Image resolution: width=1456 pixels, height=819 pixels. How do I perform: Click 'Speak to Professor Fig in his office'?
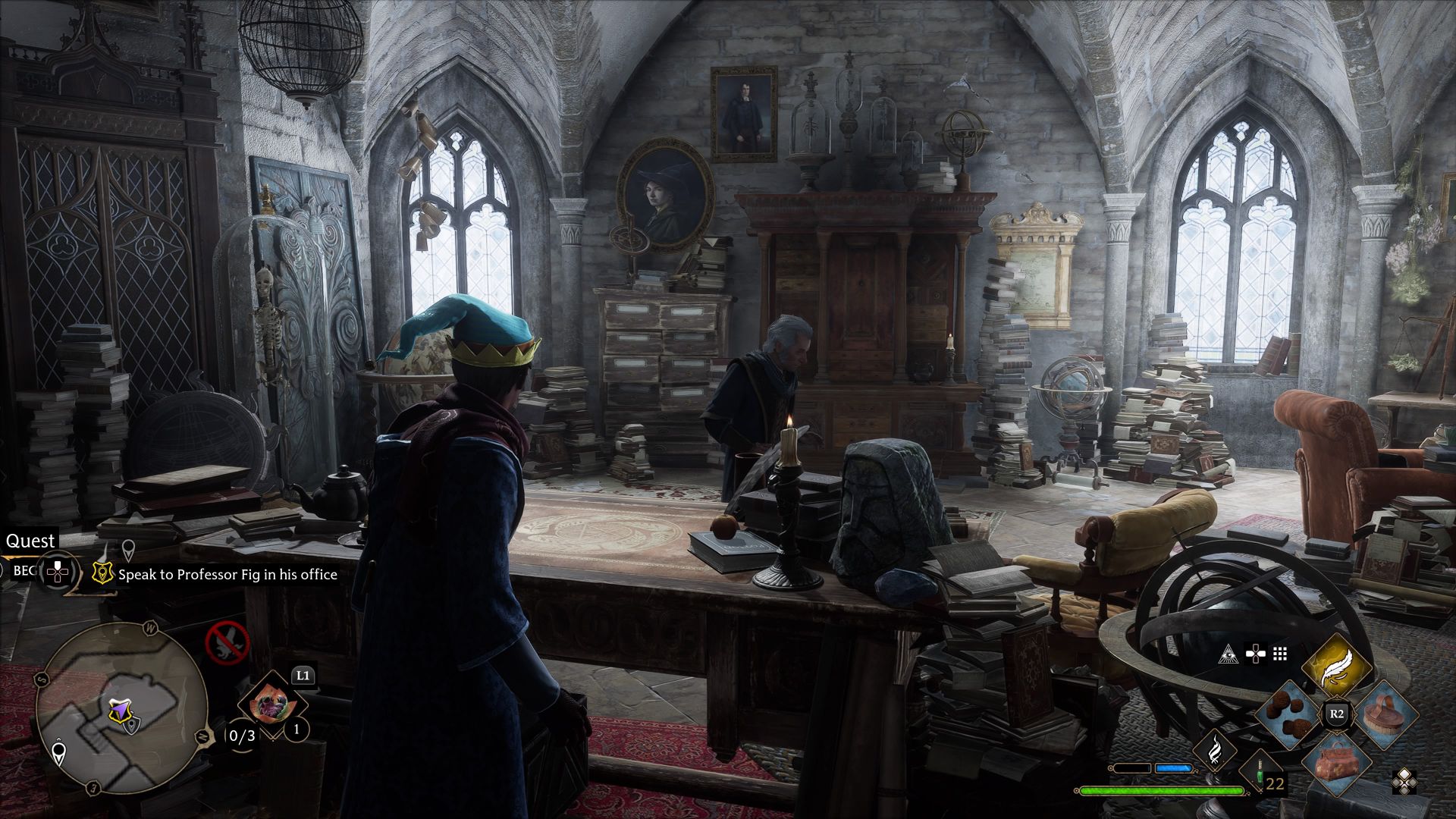(227, 574)
